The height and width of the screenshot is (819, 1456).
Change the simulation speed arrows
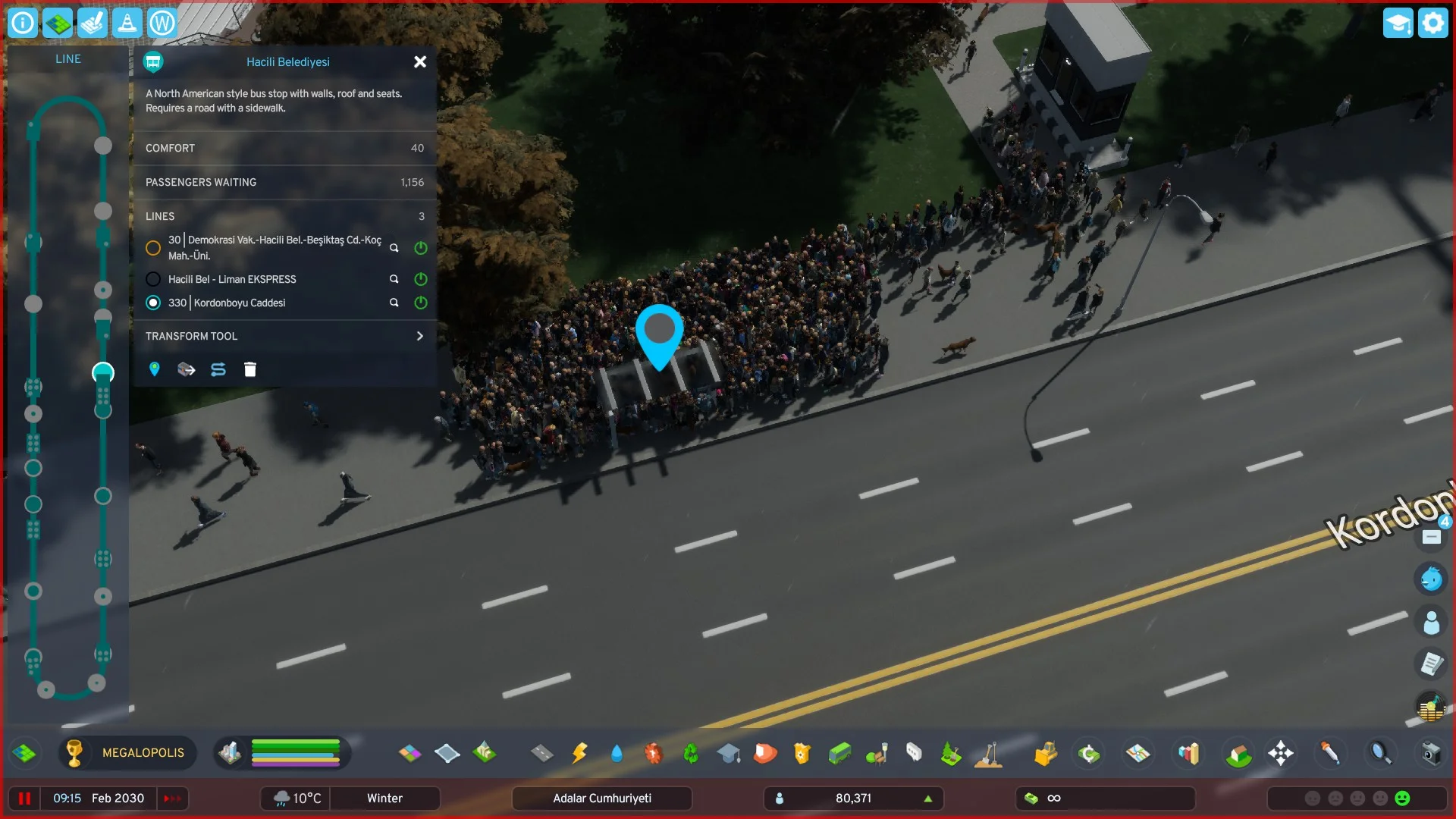[173, 799]
